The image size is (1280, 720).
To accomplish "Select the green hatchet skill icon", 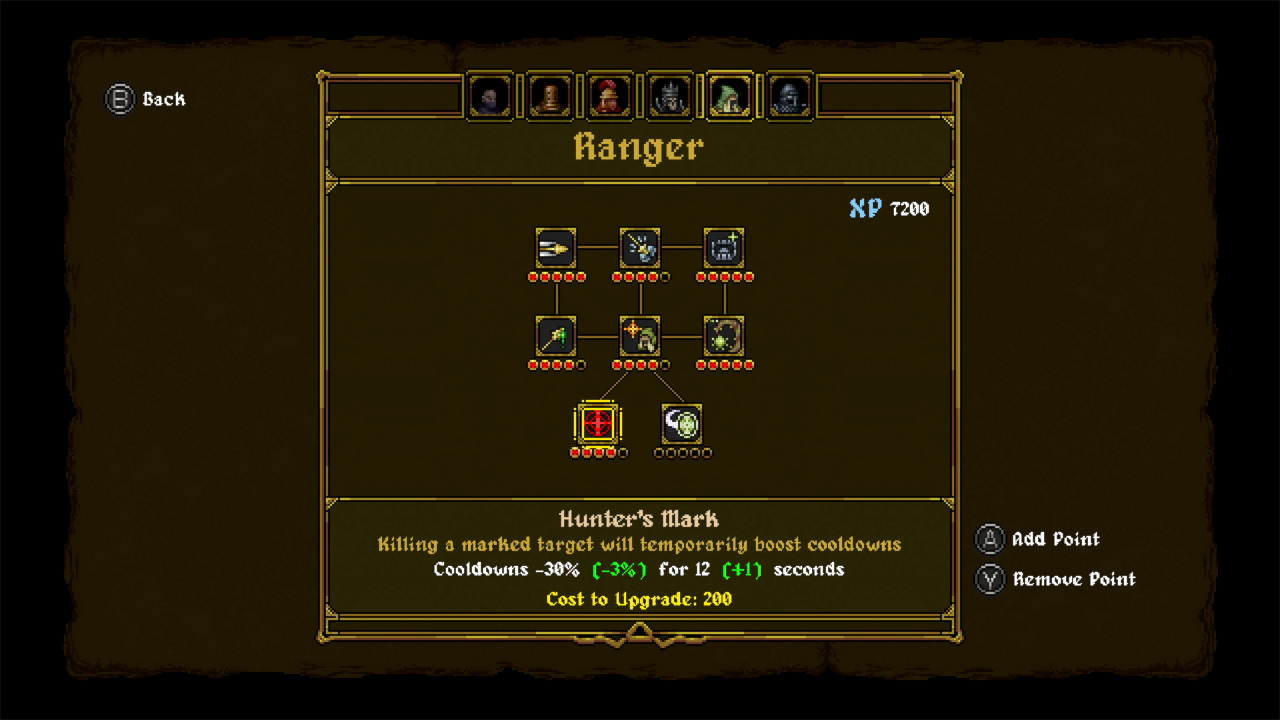I will (x=556, y=338).
